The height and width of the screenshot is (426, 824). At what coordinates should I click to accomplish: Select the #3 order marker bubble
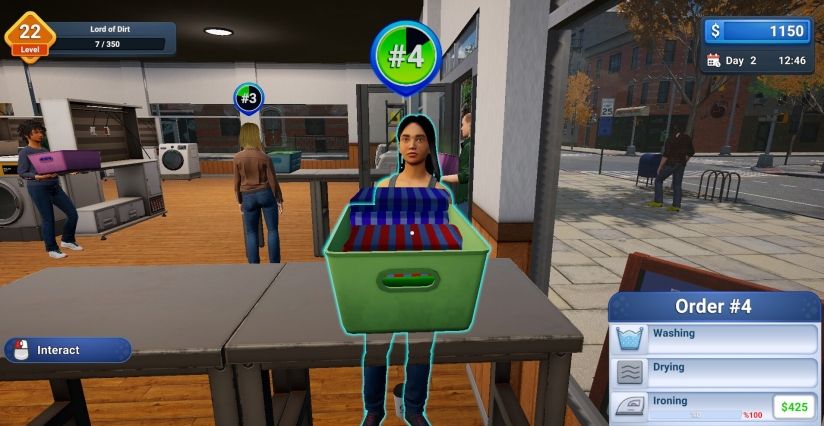point(249,98)
